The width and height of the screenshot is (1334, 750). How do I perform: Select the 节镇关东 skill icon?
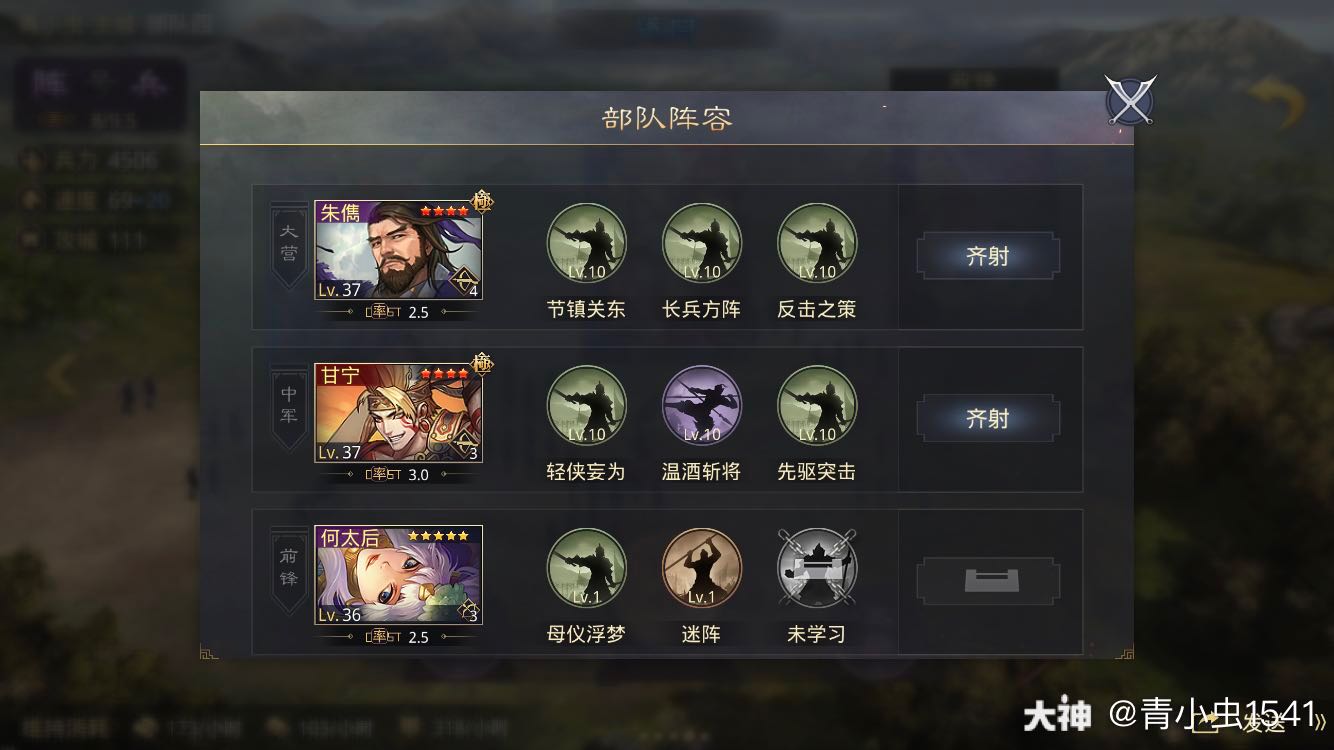[586, 242]
